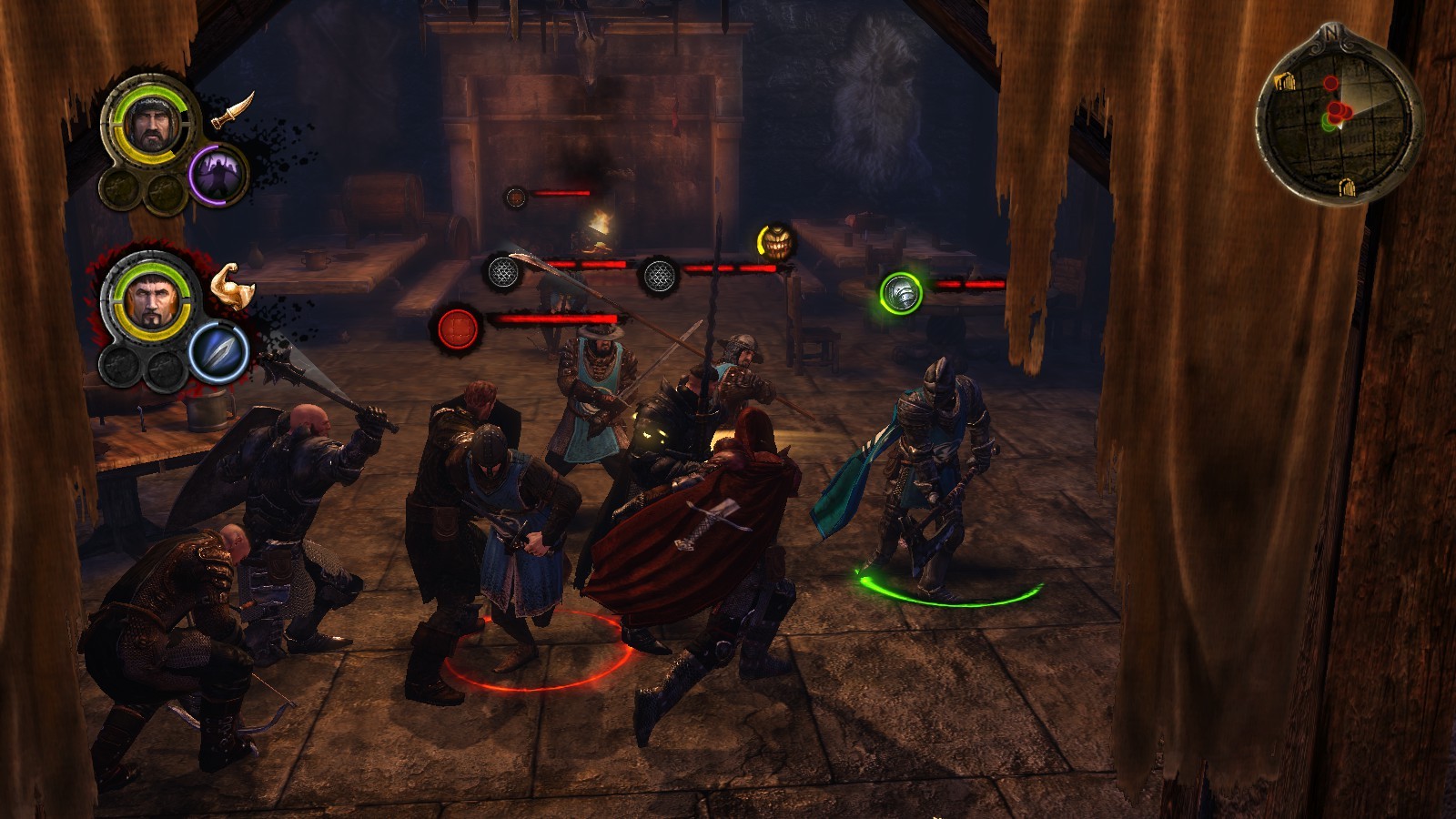Activate the purple shadowy figure ability
The width and height of the screenshot is (1456, 819).
(219, 172)
